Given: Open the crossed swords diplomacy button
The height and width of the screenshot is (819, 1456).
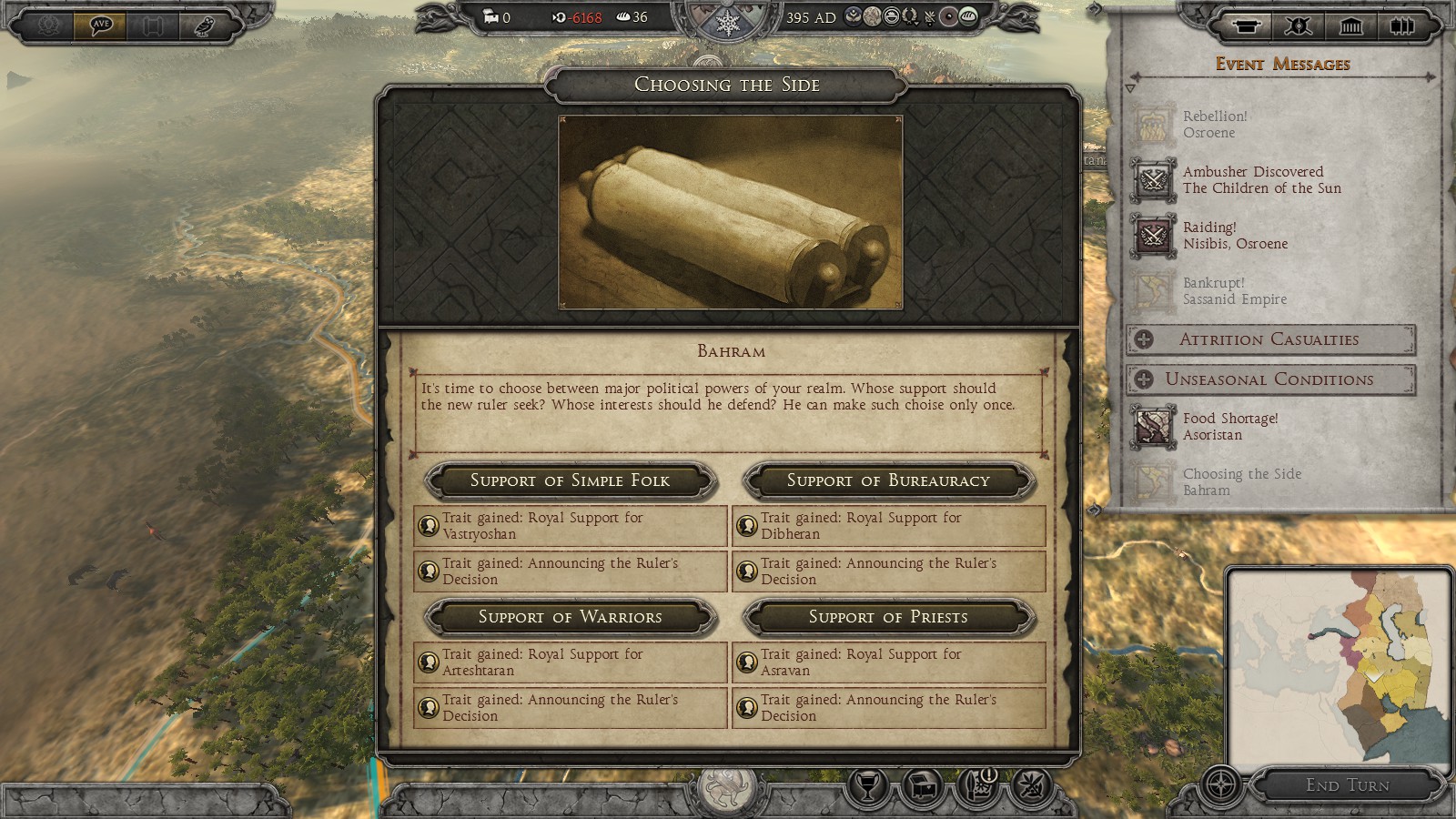Looking at the screenshot, I should pyautogui.click(x=1032, y=785).
